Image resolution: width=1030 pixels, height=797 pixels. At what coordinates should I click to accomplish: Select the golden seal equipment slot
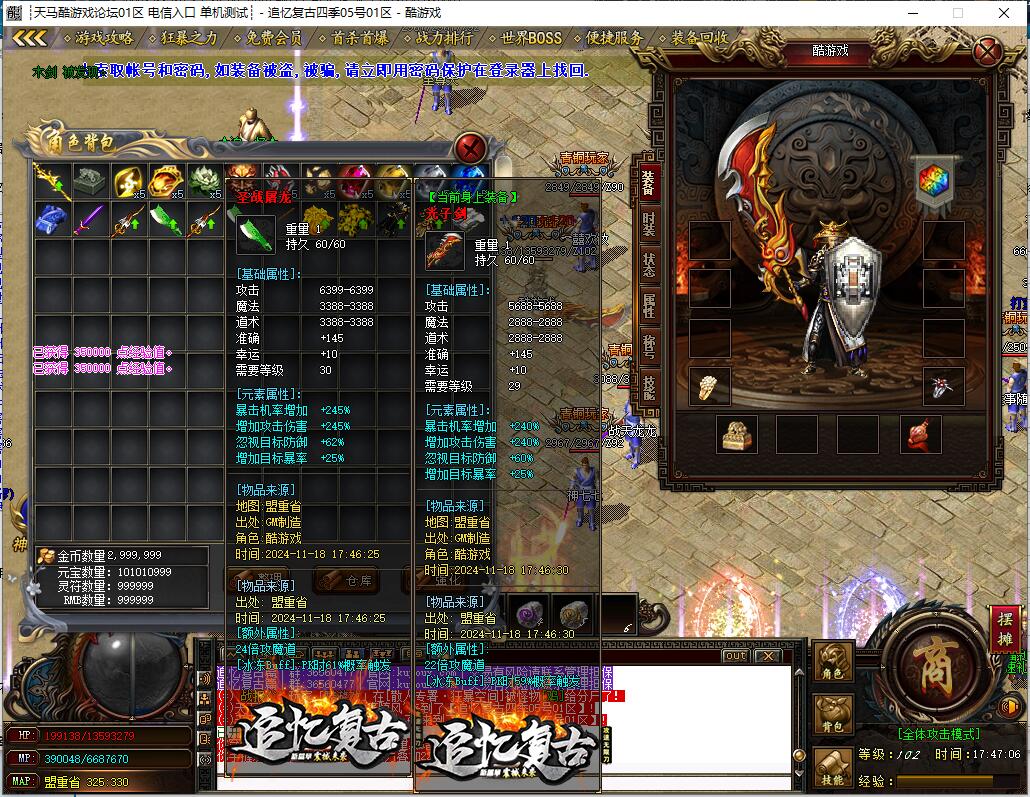pyautogui.click(x=738, y=434)
